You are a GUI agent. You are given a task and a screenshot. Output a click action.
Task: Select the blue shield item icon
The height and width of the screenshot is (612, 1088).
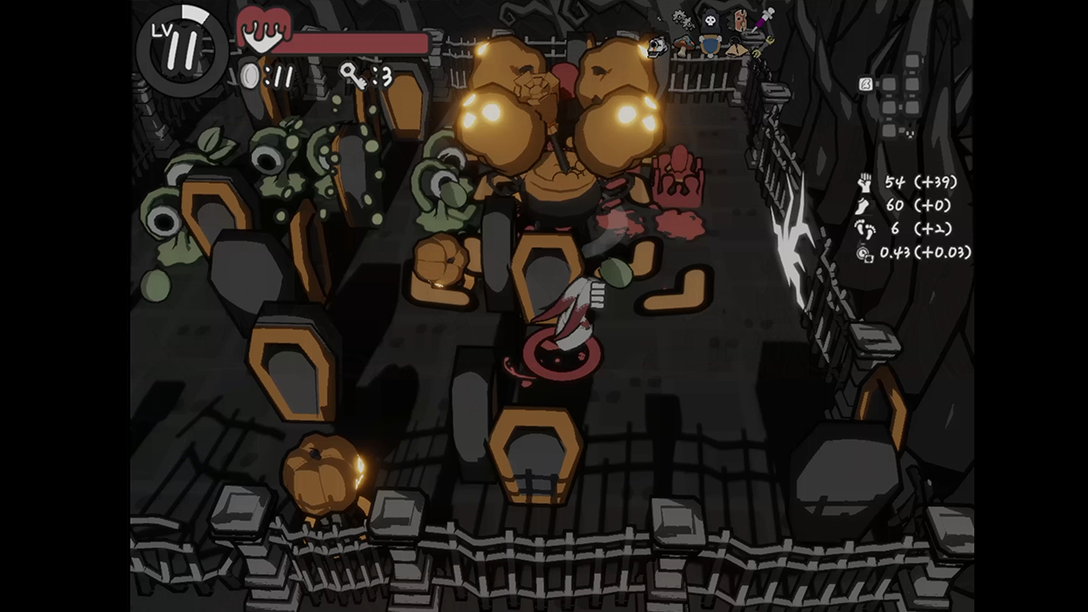tap(711, 46)
